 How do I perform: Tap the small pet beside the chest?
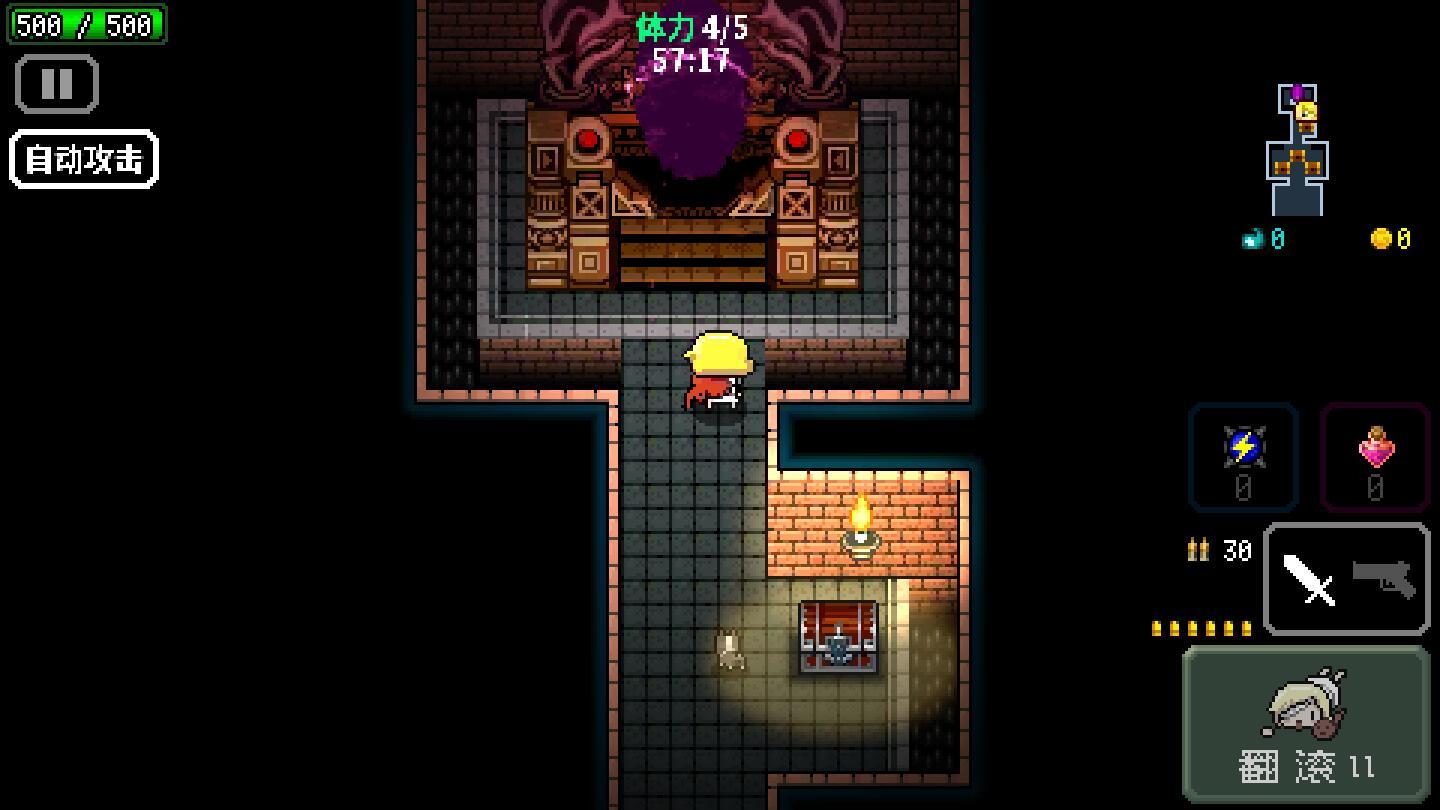point(729,650)
